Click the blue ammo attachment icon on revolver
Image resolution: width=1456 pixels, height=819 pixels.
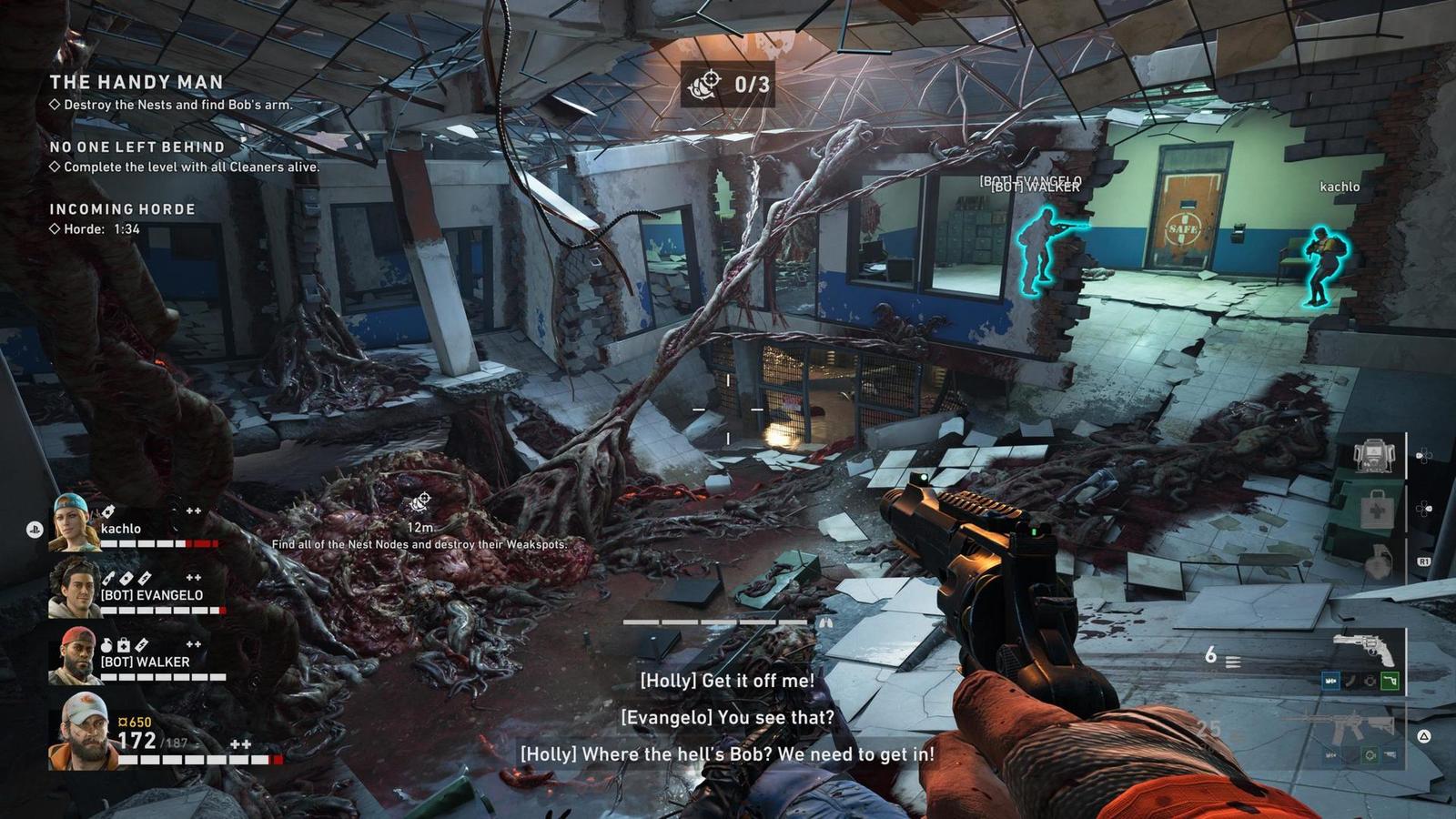click(1330, 680)
